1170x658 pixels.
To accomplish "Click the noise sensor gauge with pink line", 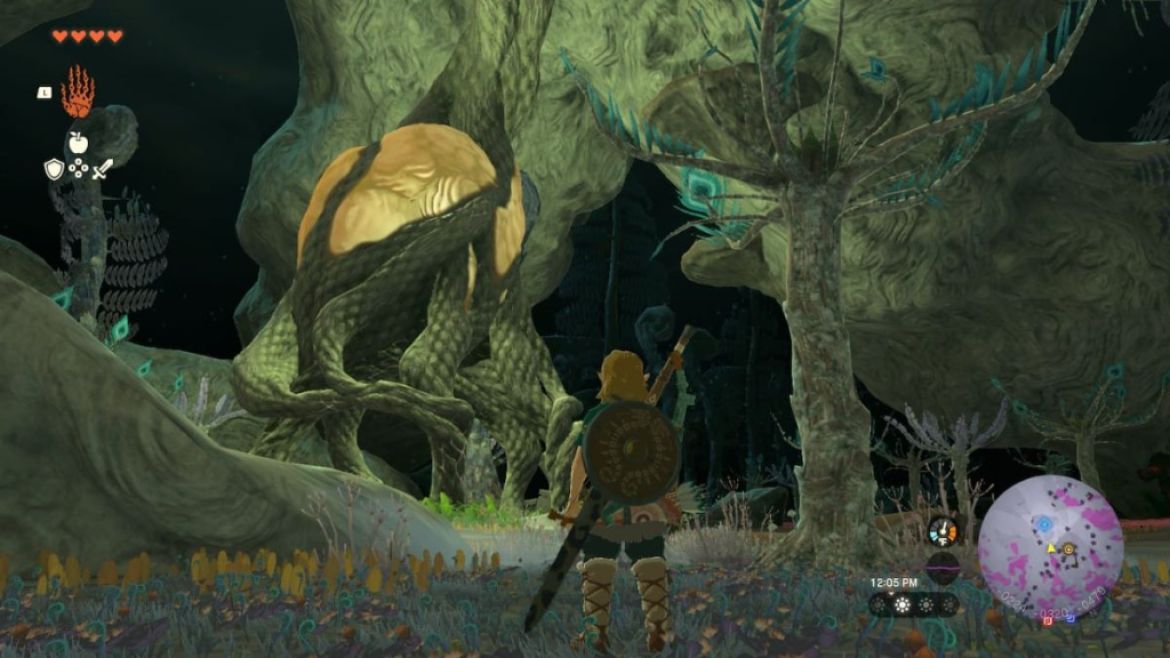I will click(x=942, y=567).
